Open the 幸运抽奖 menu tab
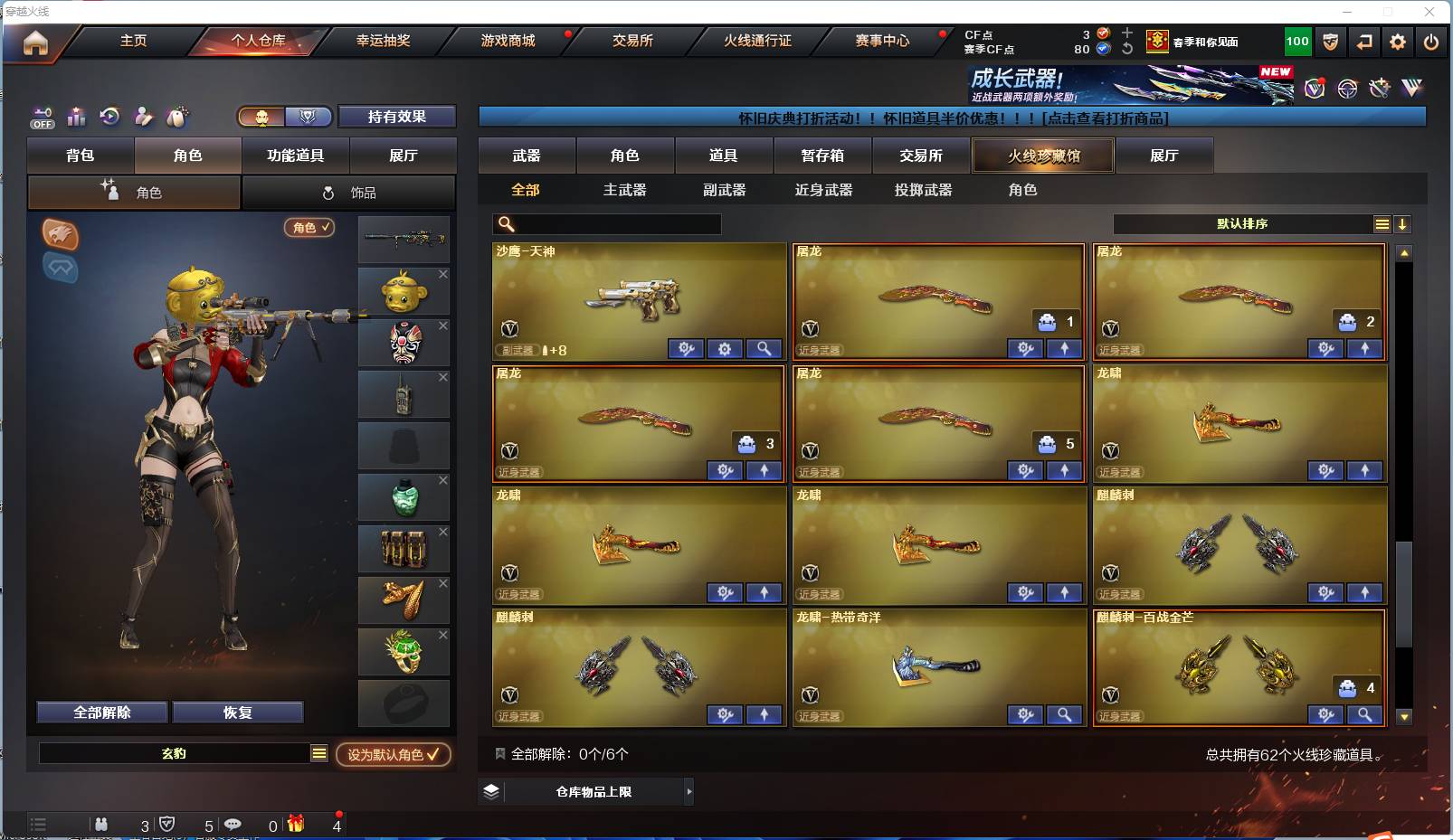 point(384,41)
